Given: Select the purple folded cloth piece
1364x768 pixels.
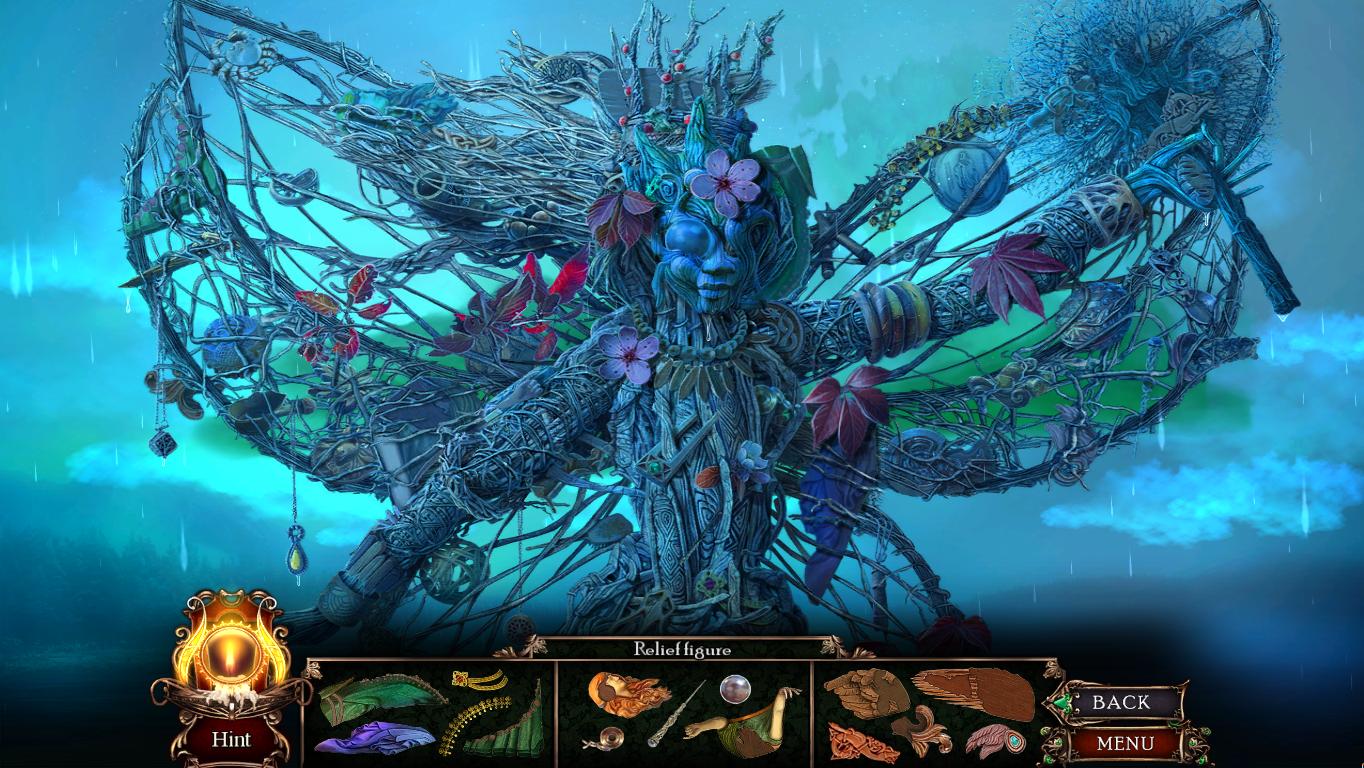Looking at the screenshot, I should pos(374,737).
